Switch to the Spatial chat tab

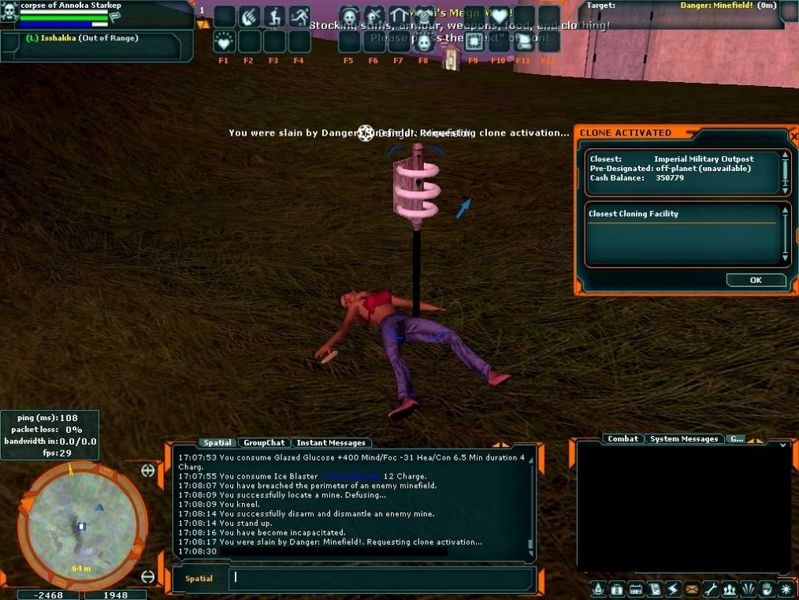tap(216, 443)
